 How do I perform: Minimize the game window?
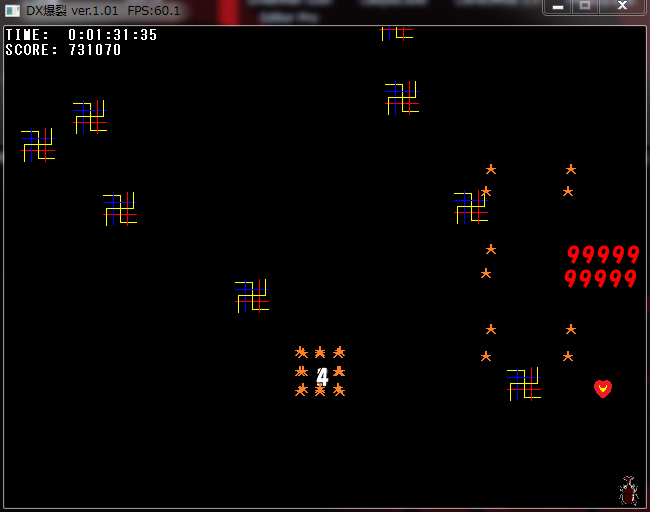558,7
